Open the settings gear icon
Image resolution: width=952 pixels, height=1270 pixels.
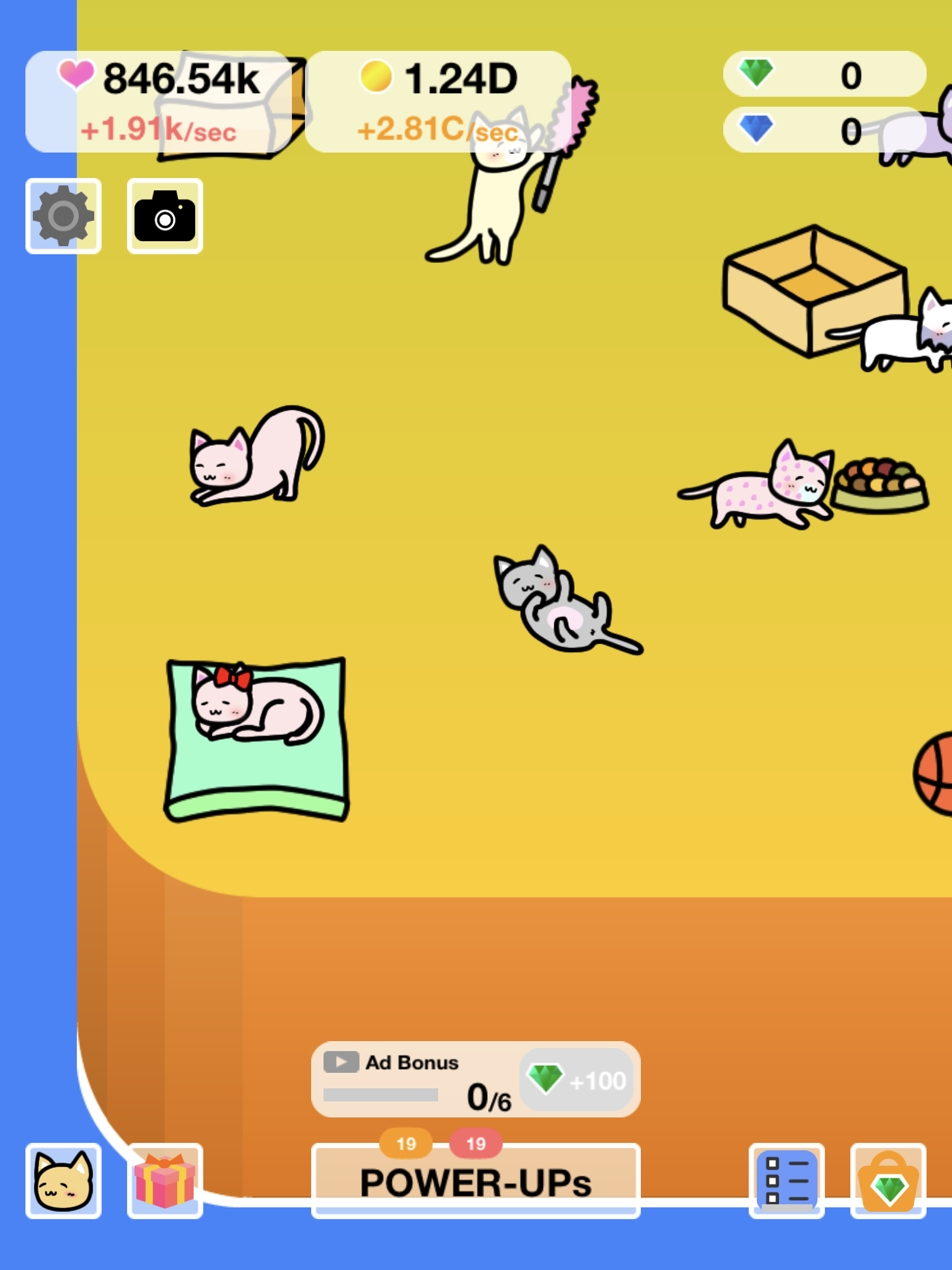click(x=63, y=216)
